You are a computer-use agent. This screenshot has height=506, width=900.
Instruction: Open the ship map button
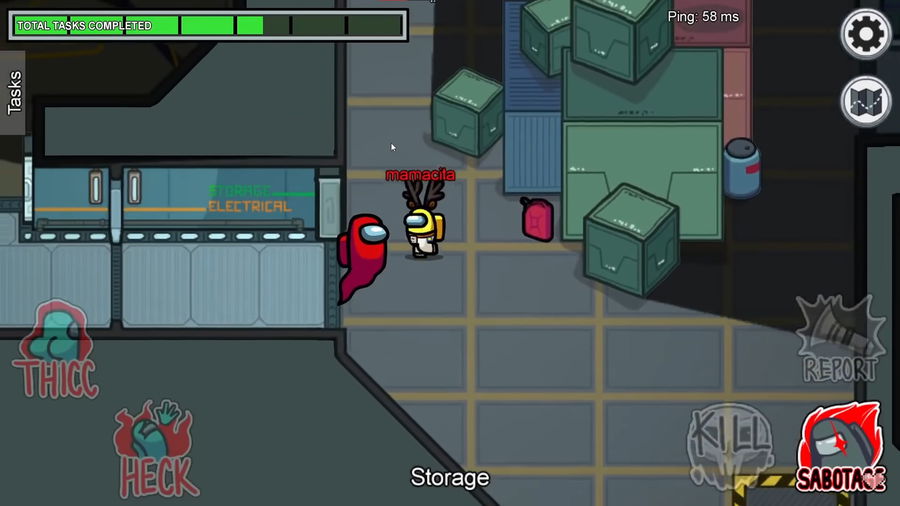pyautogui.click(x=865, y=101)
